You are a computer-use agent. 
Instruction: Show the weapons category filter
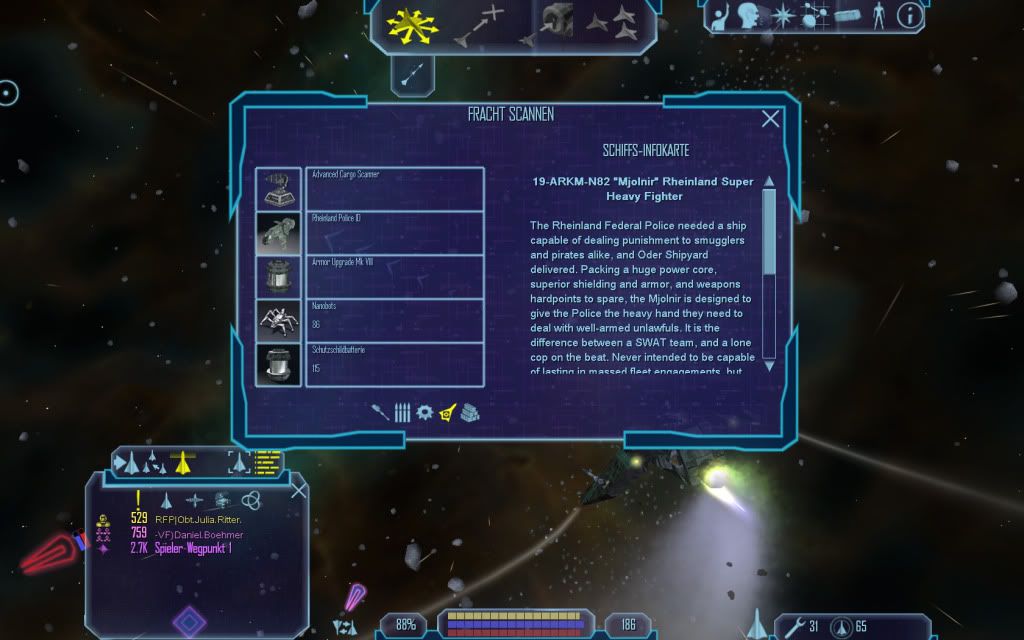pos(380,412)
